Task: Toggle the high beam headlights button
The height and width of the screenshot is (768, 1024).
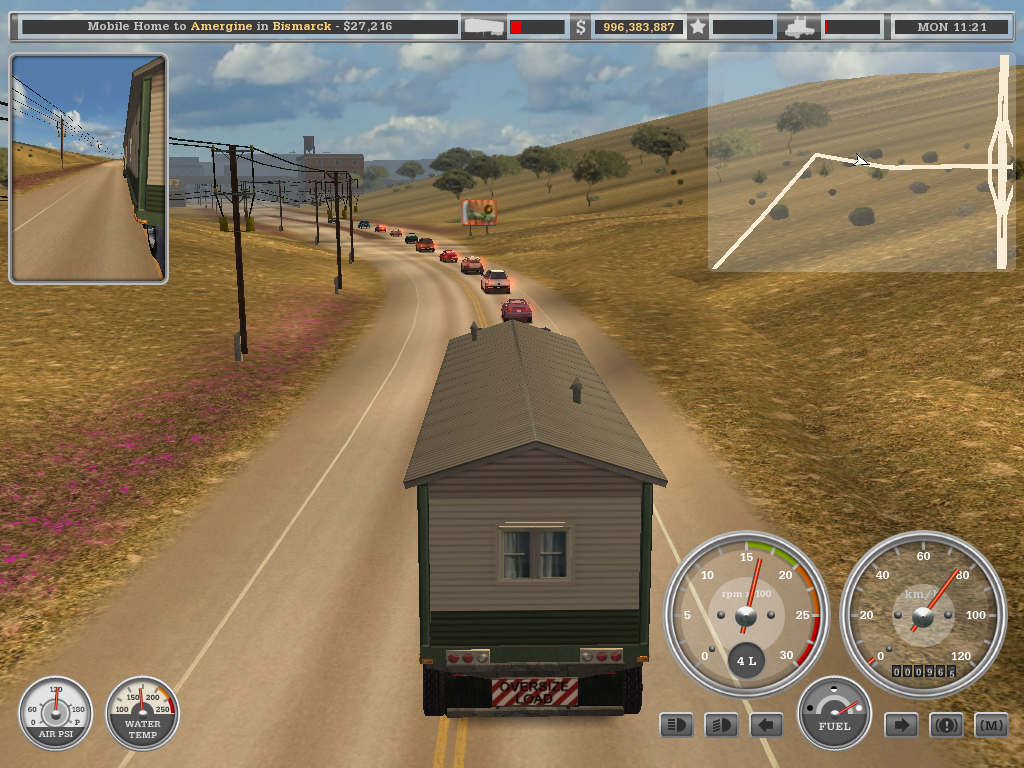Action: [677, 725]
